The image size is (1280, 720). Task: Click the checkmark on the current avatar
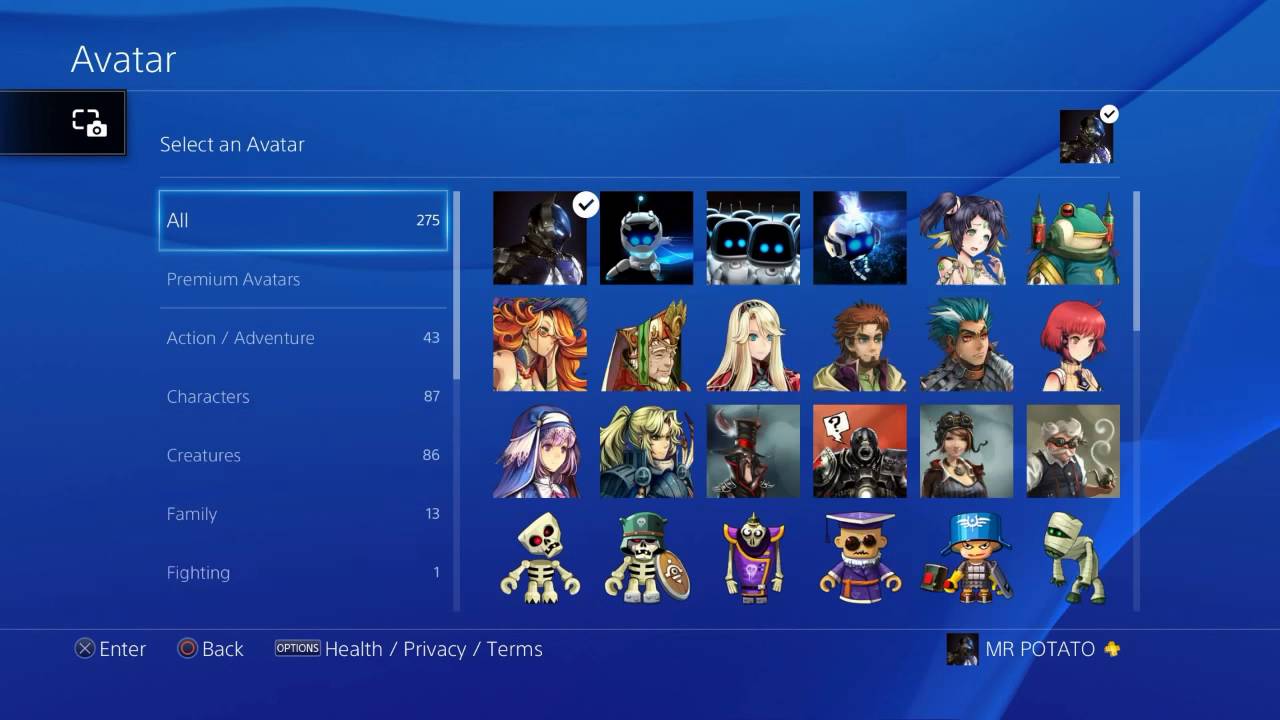tap(1109, 114)
